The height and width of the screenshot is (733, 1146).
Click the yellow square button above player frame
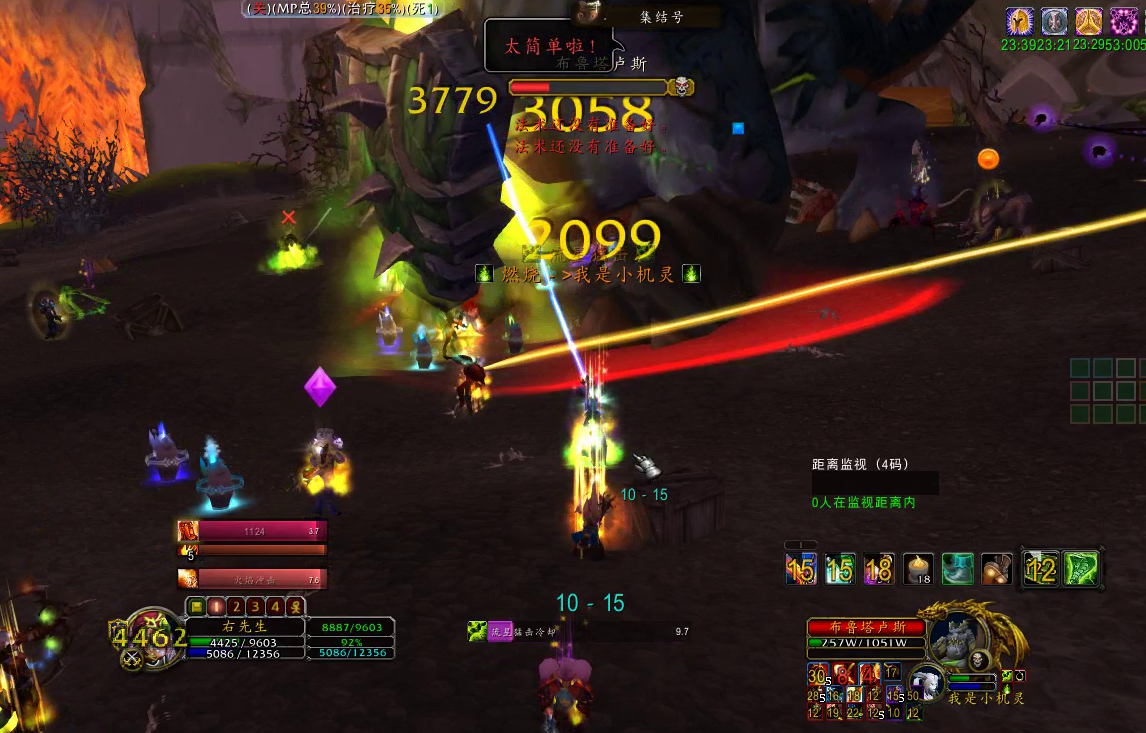(x=196, y=606)
